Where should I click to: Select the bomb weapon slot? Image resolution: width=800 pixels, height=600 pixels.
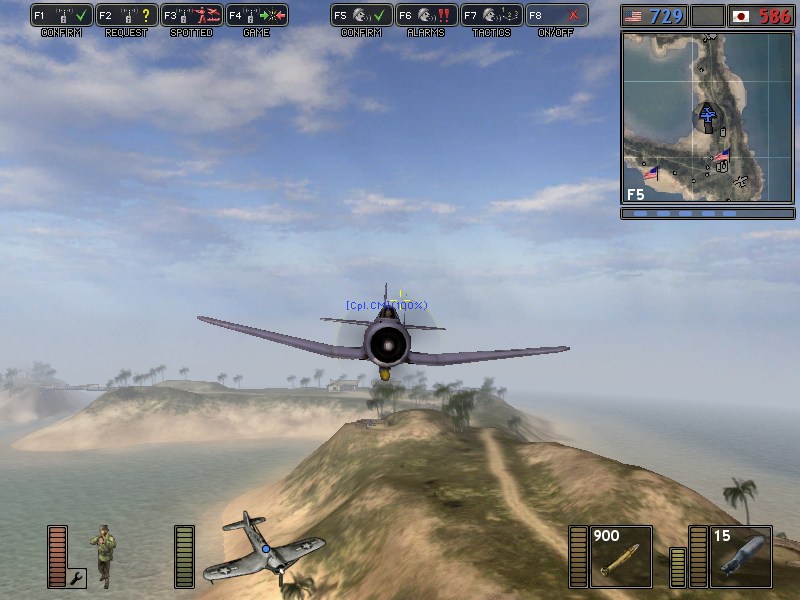[x=741, y=556]
